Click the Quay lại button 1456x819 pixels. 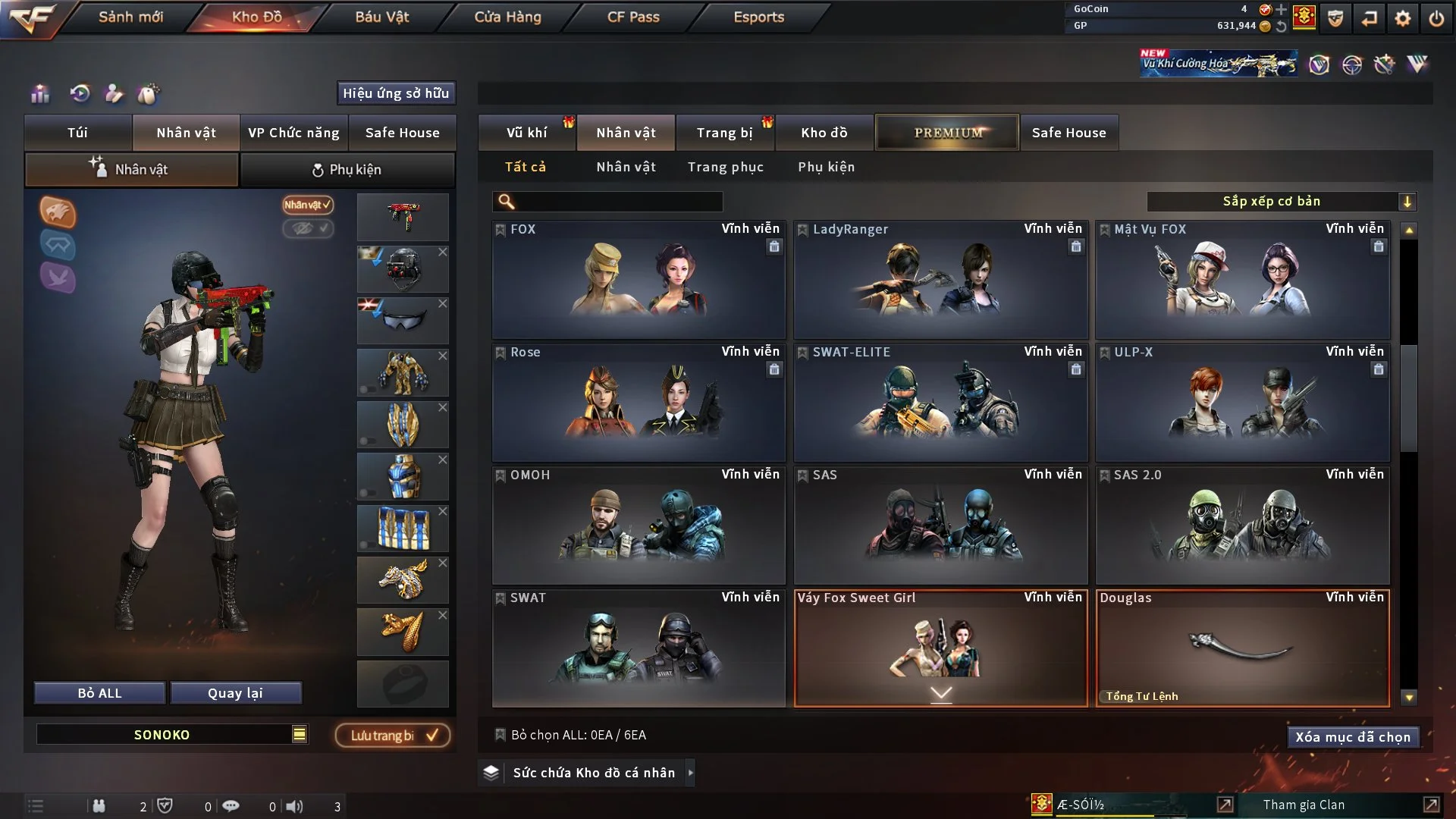(235, 693)
